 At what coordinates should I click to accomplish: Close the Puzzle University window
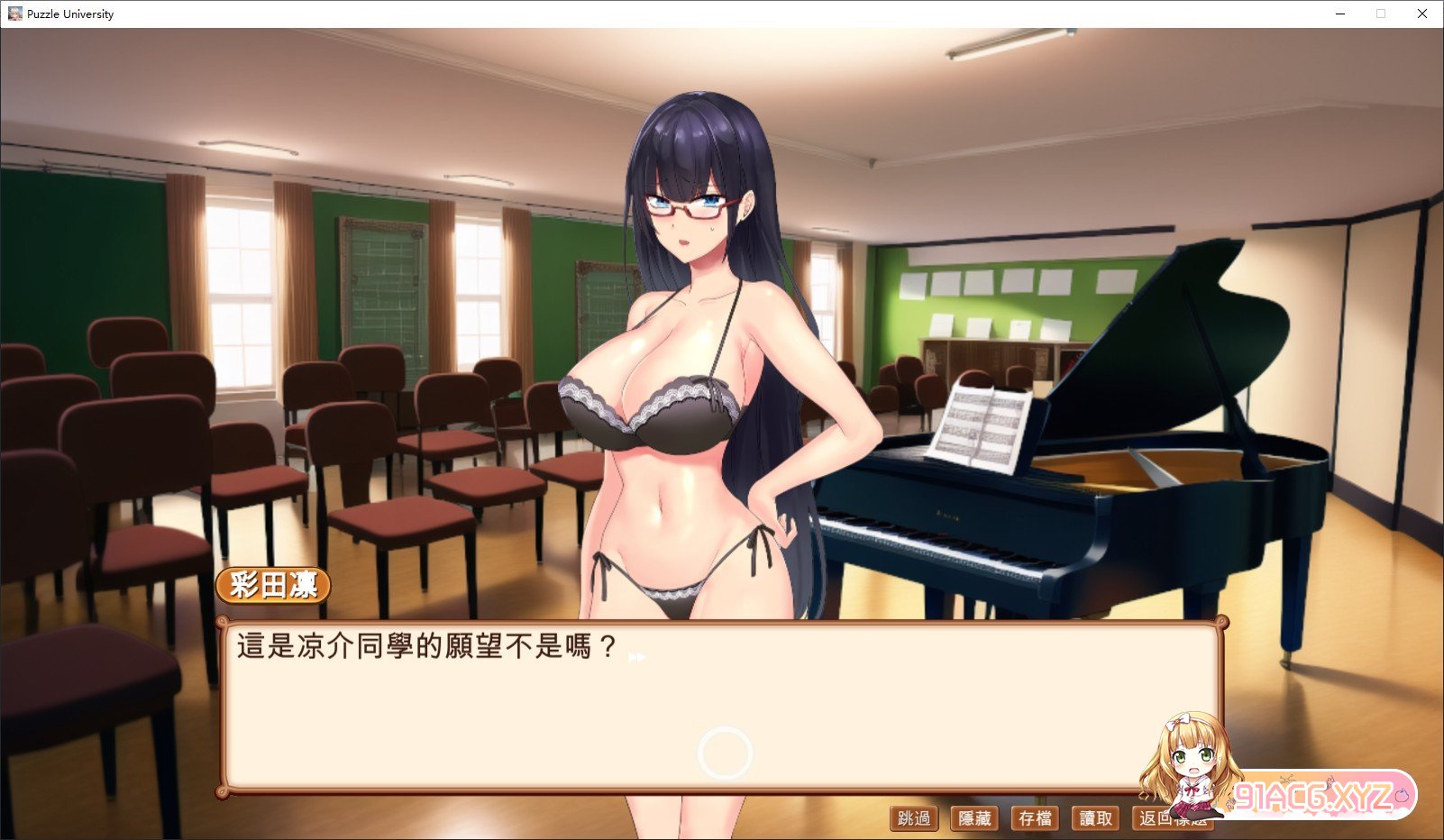point(1422,14)
